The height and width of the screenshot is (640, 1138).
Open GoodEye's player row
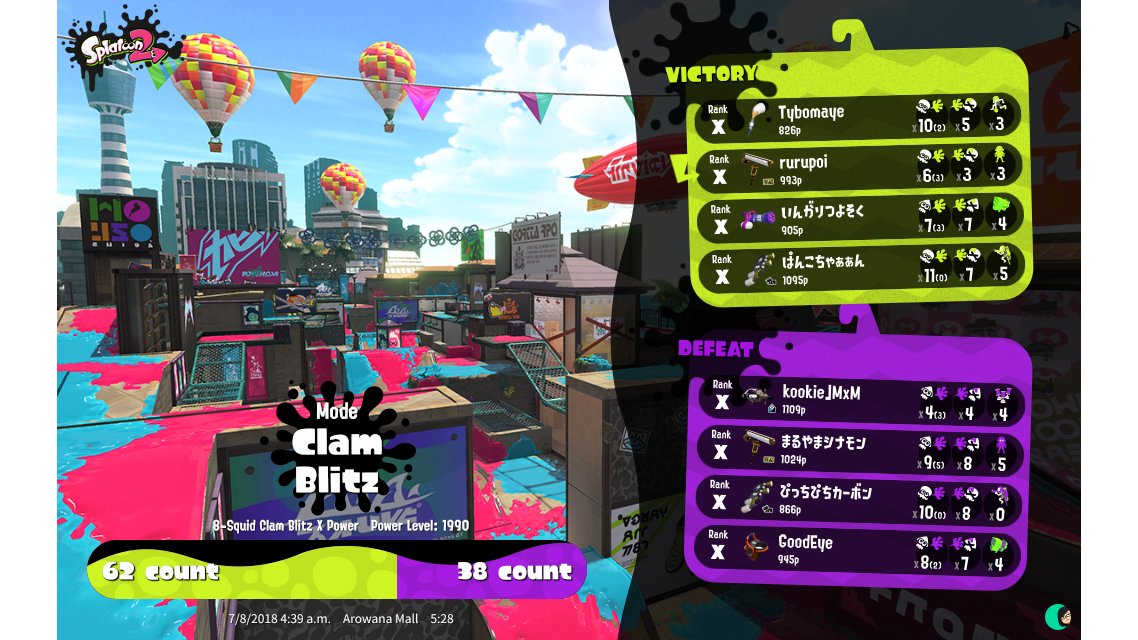858,549
